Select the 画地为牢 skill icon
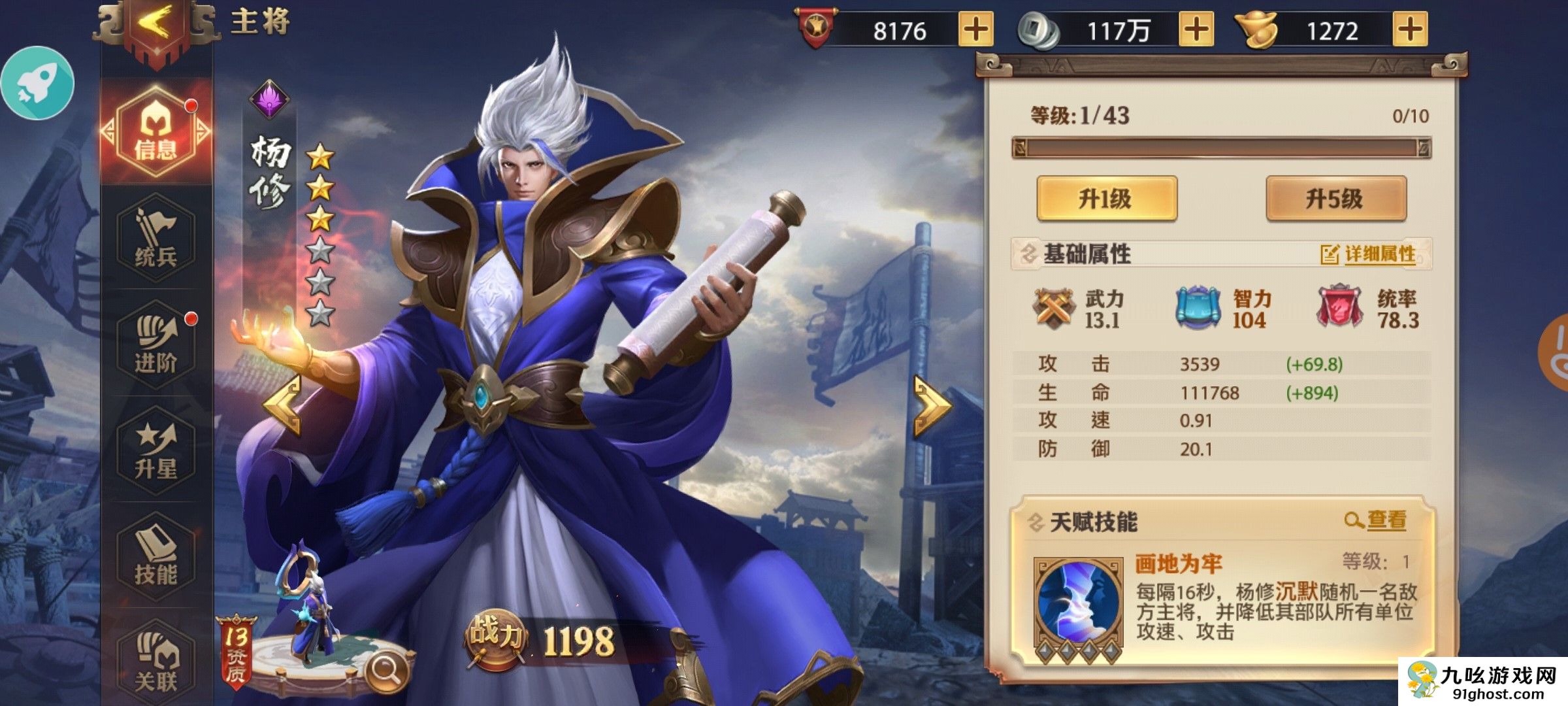Viewport: 1568px width, 706px height. [x=1078, y=603]
